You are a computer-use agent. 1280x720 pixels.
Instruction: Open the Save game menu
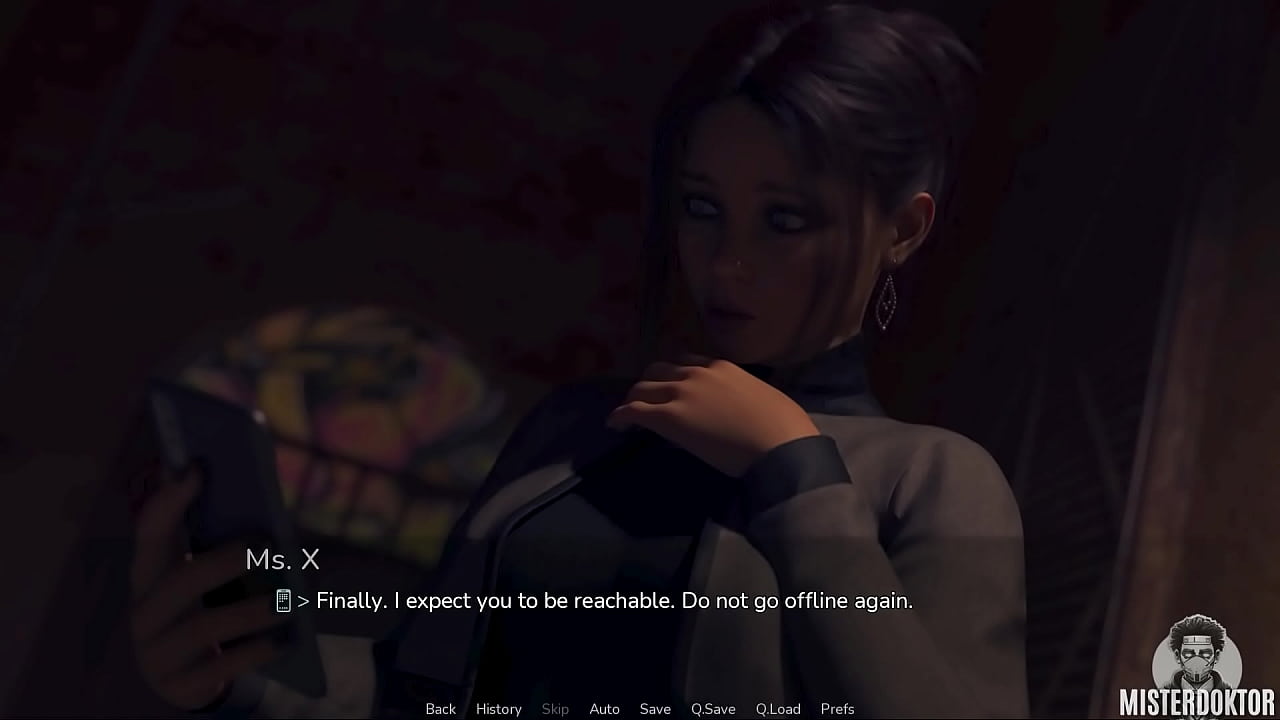655,709
